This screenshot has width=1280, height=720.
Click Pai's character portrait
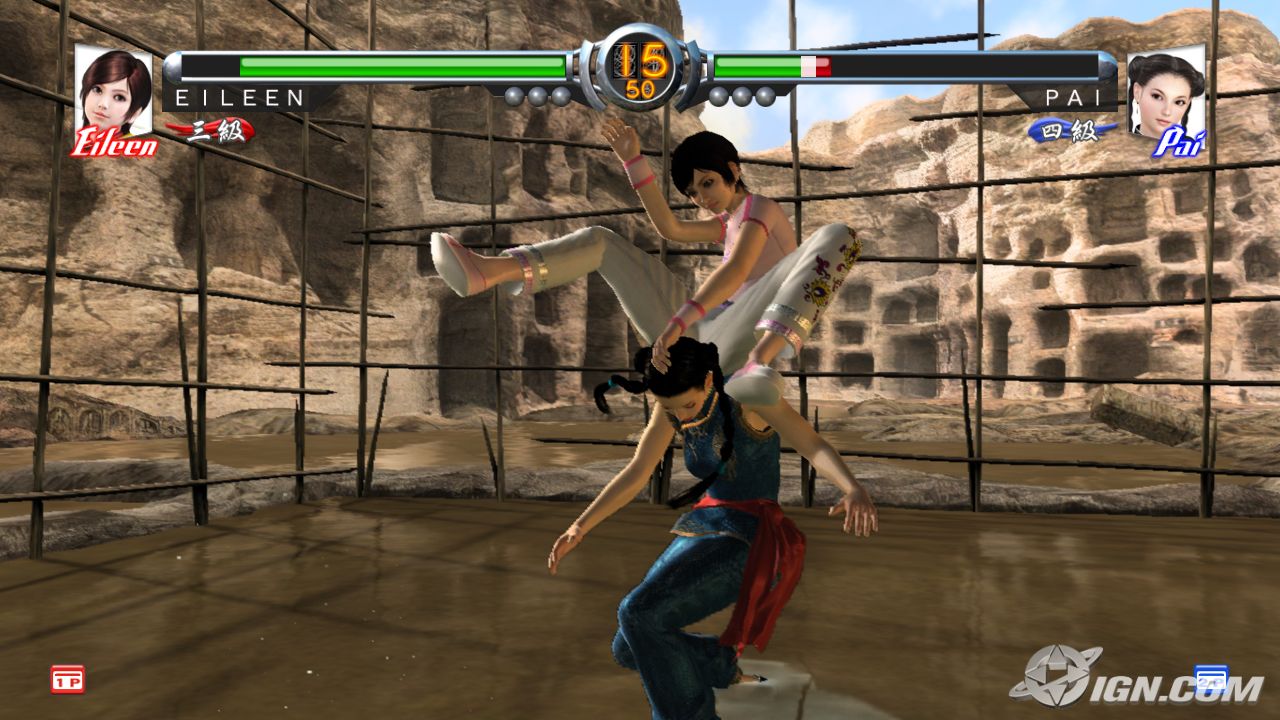click(x=1166, y=93)
